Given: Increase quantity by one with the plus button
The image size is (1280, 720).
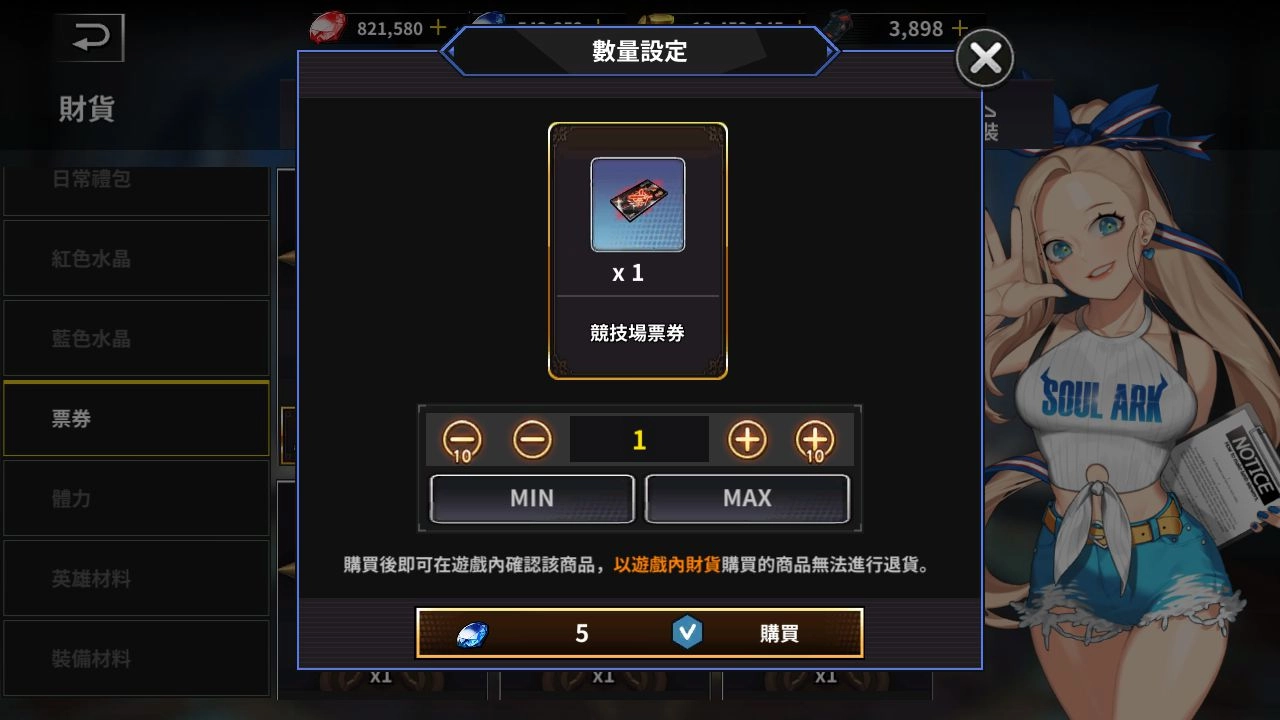Looking at the screenshot, I should (745, 438).
